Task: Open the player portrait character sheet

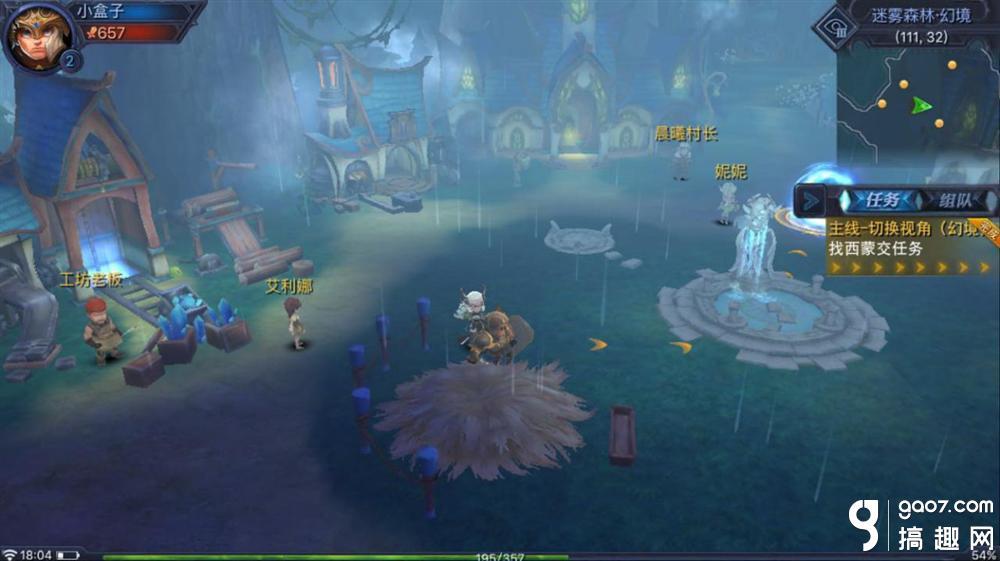Action: tap(39, 35)
